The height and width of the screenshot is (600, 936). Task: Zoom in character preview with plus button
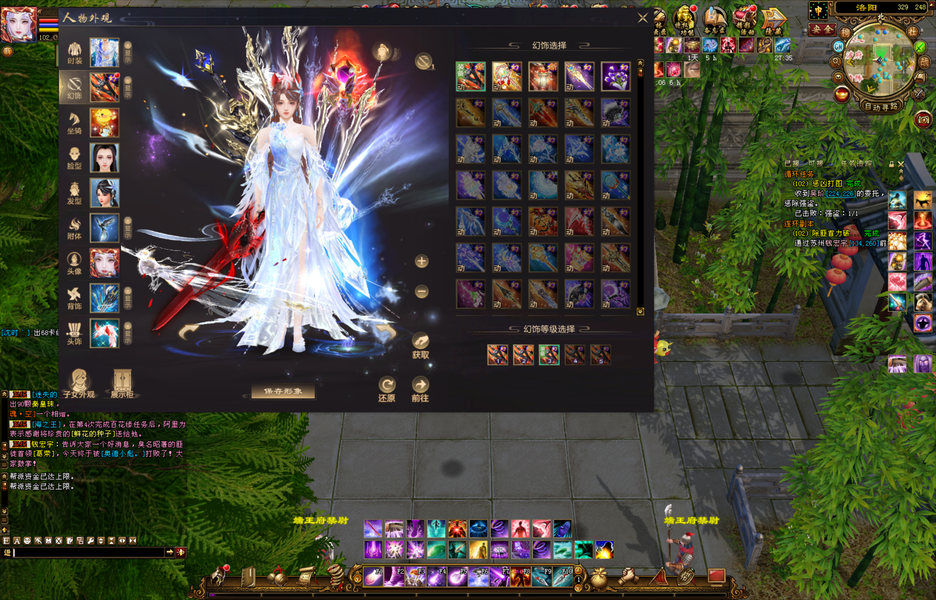422,261
